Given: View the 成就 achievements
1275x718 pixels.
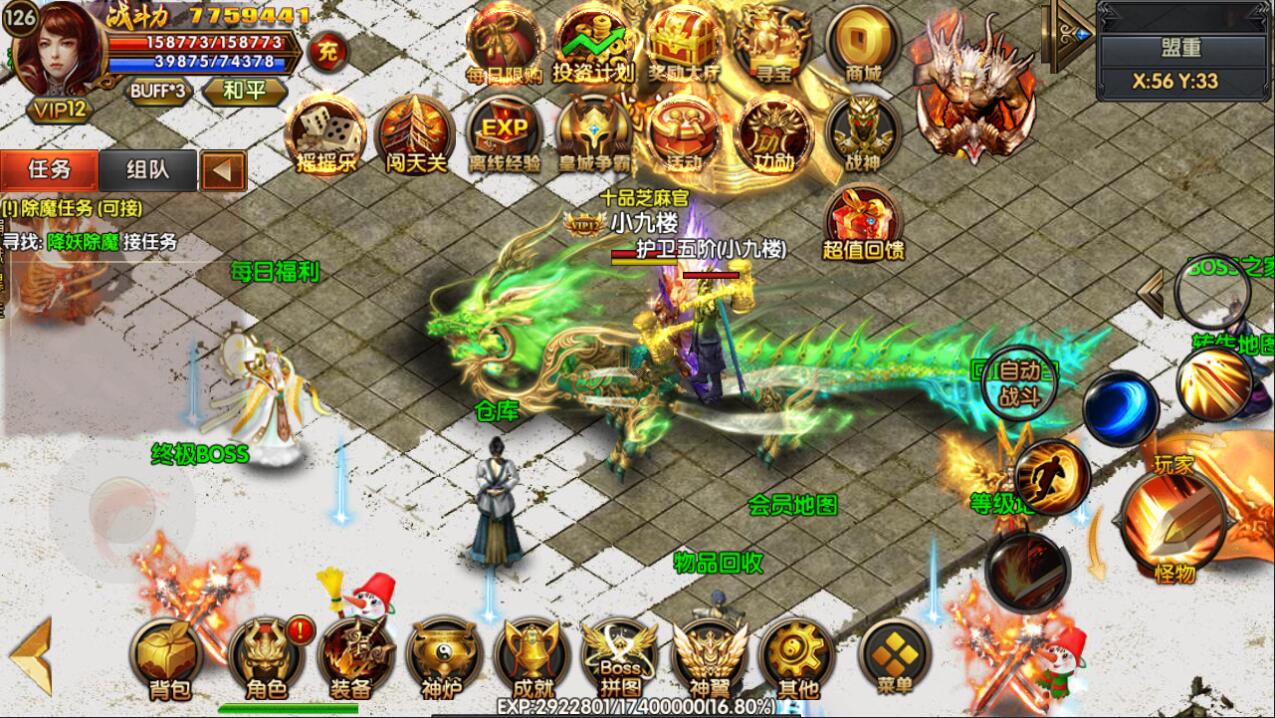Looking at the screenshot, I should click(531, 657).
